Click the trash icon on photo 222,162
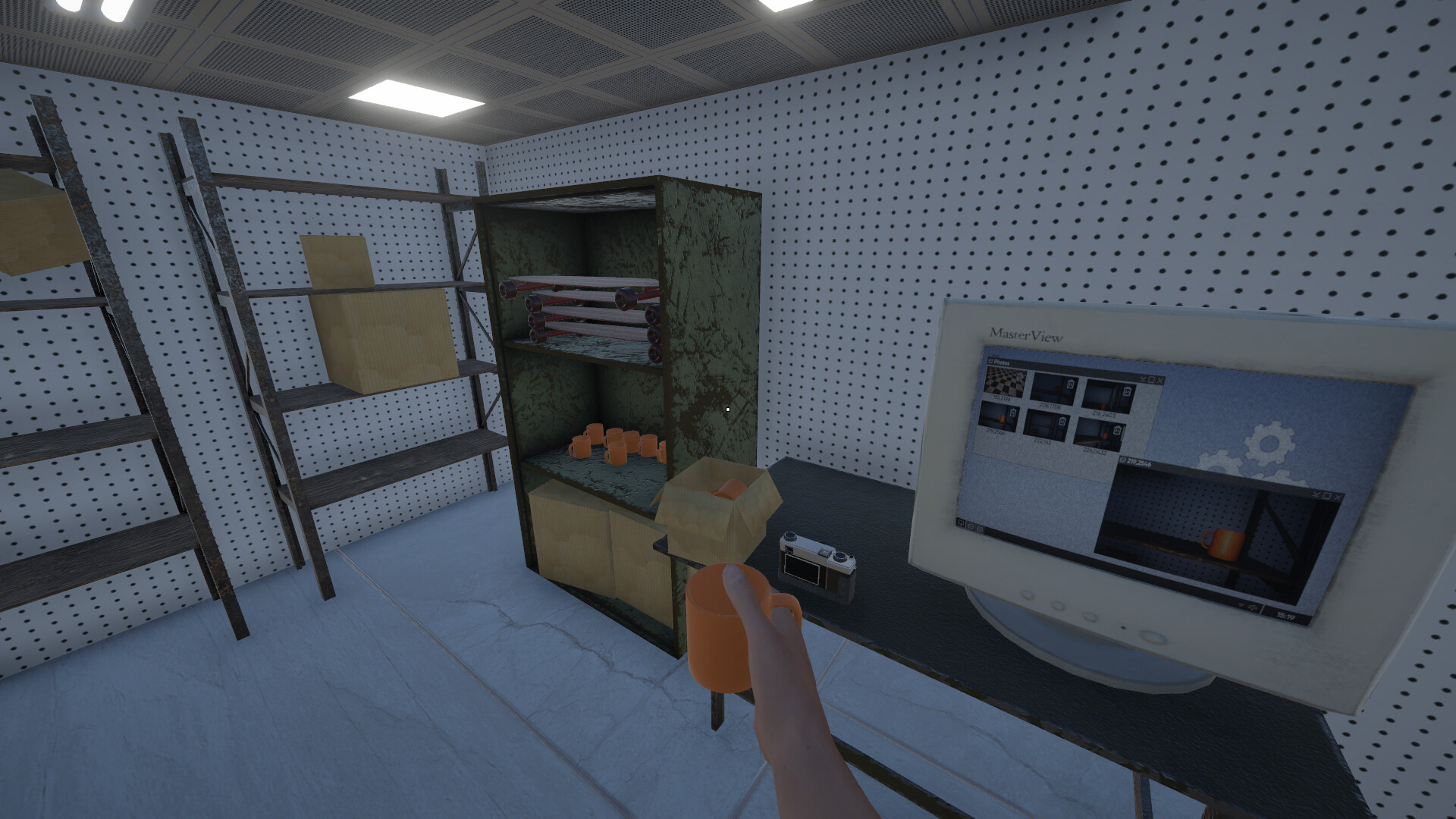 coord(1062,422)
